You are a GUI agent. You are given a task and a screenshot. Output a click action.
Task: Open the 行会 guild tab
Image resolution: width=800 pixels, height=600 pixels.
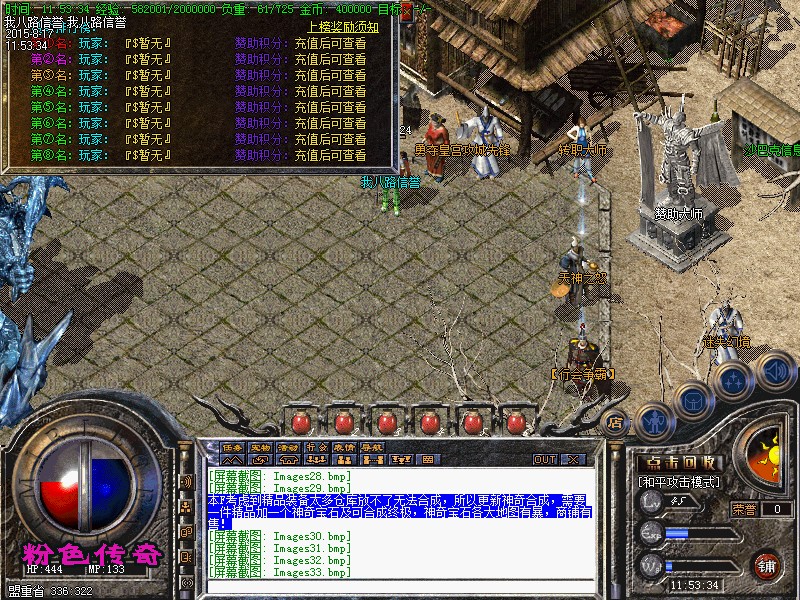(x=317, y=447)
